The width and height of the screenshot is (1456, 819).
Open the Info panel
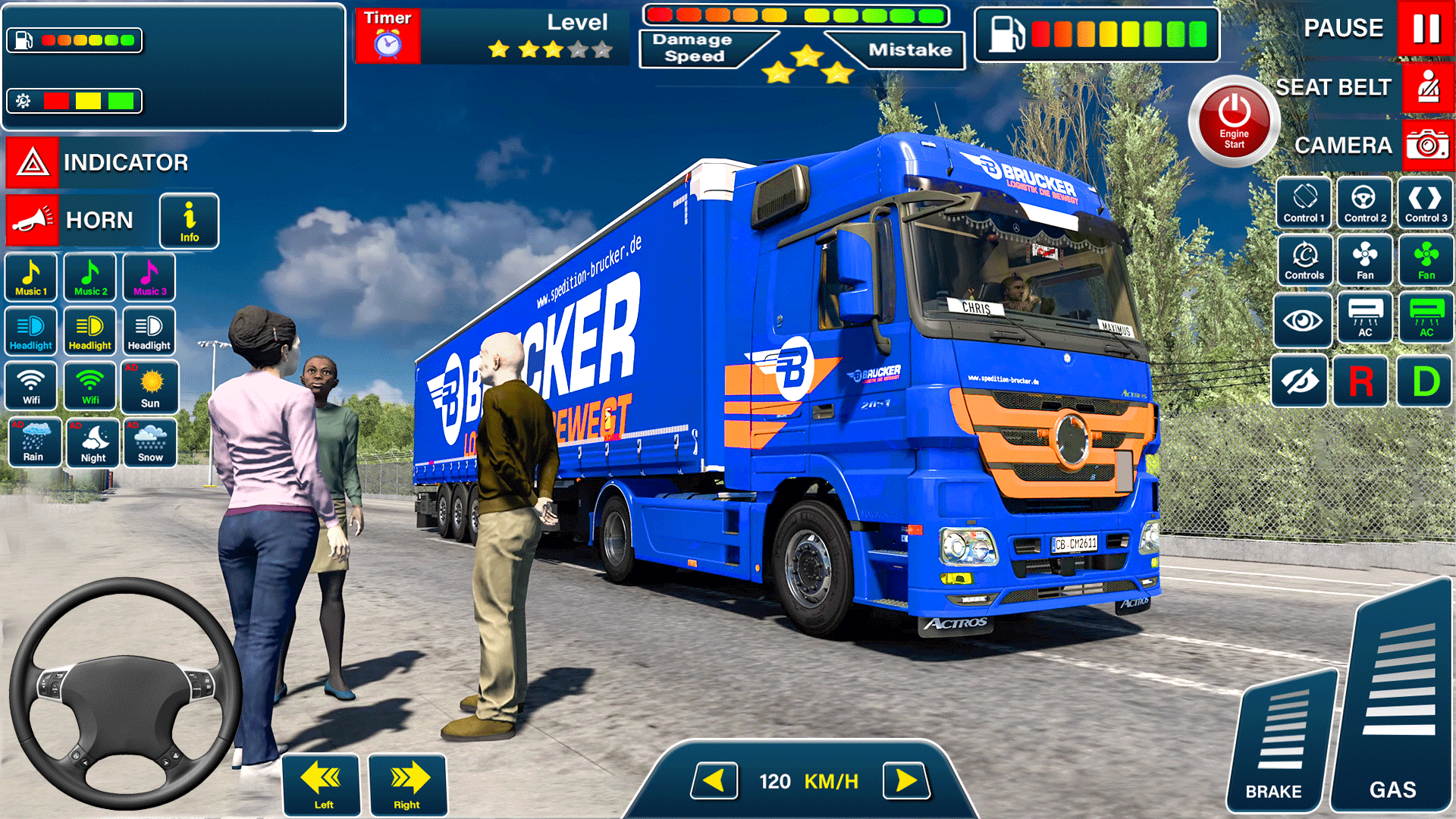pyautogui.click(x=188, y=221)
